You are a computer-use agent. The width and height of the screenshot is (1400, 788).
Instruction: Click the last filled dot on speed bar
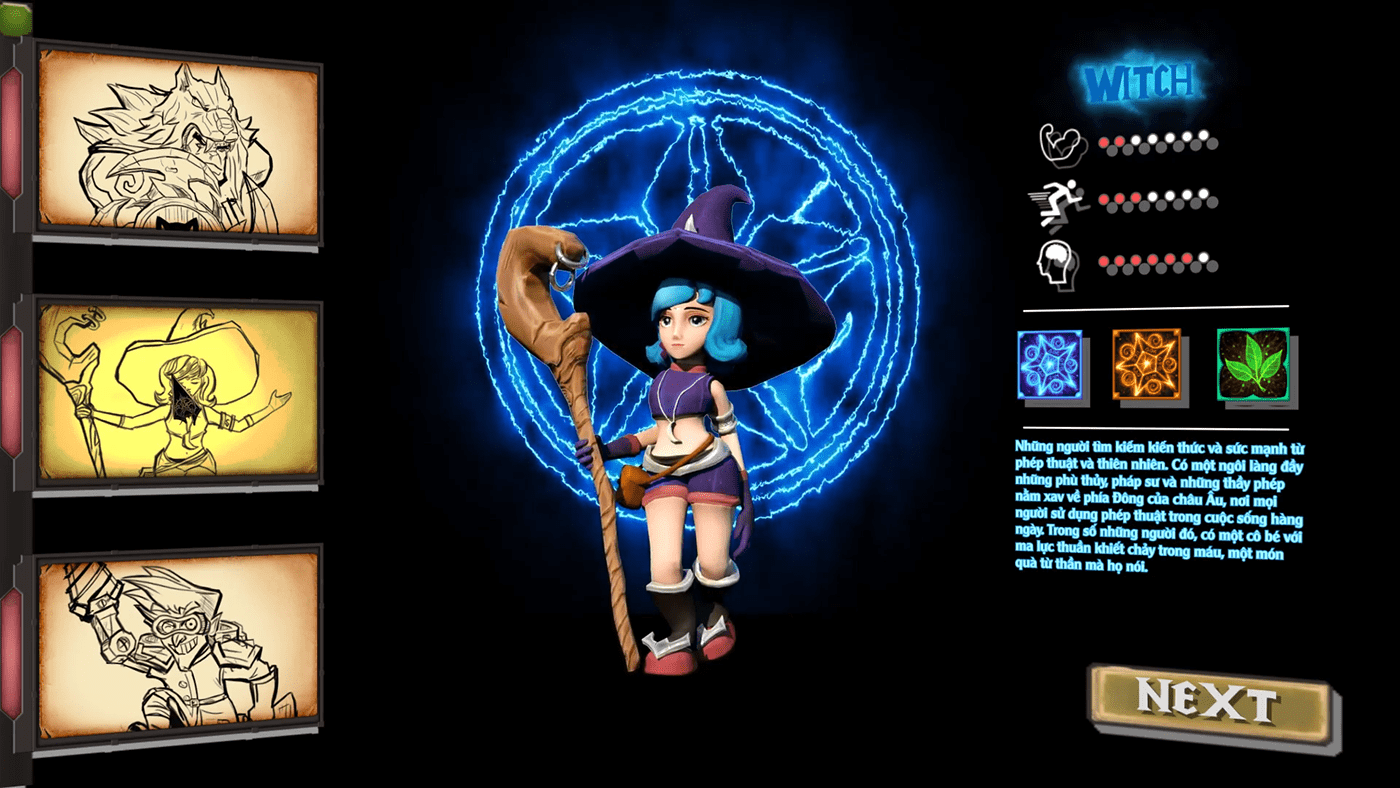1136,196
